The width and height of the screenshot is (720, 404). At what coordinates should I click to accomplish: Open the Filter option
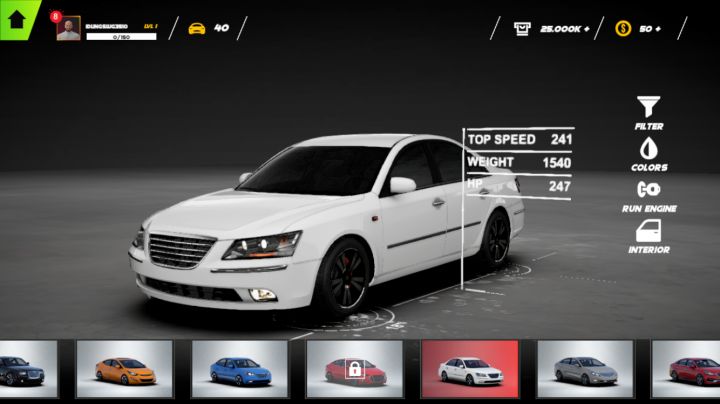[x=649, y=112]
